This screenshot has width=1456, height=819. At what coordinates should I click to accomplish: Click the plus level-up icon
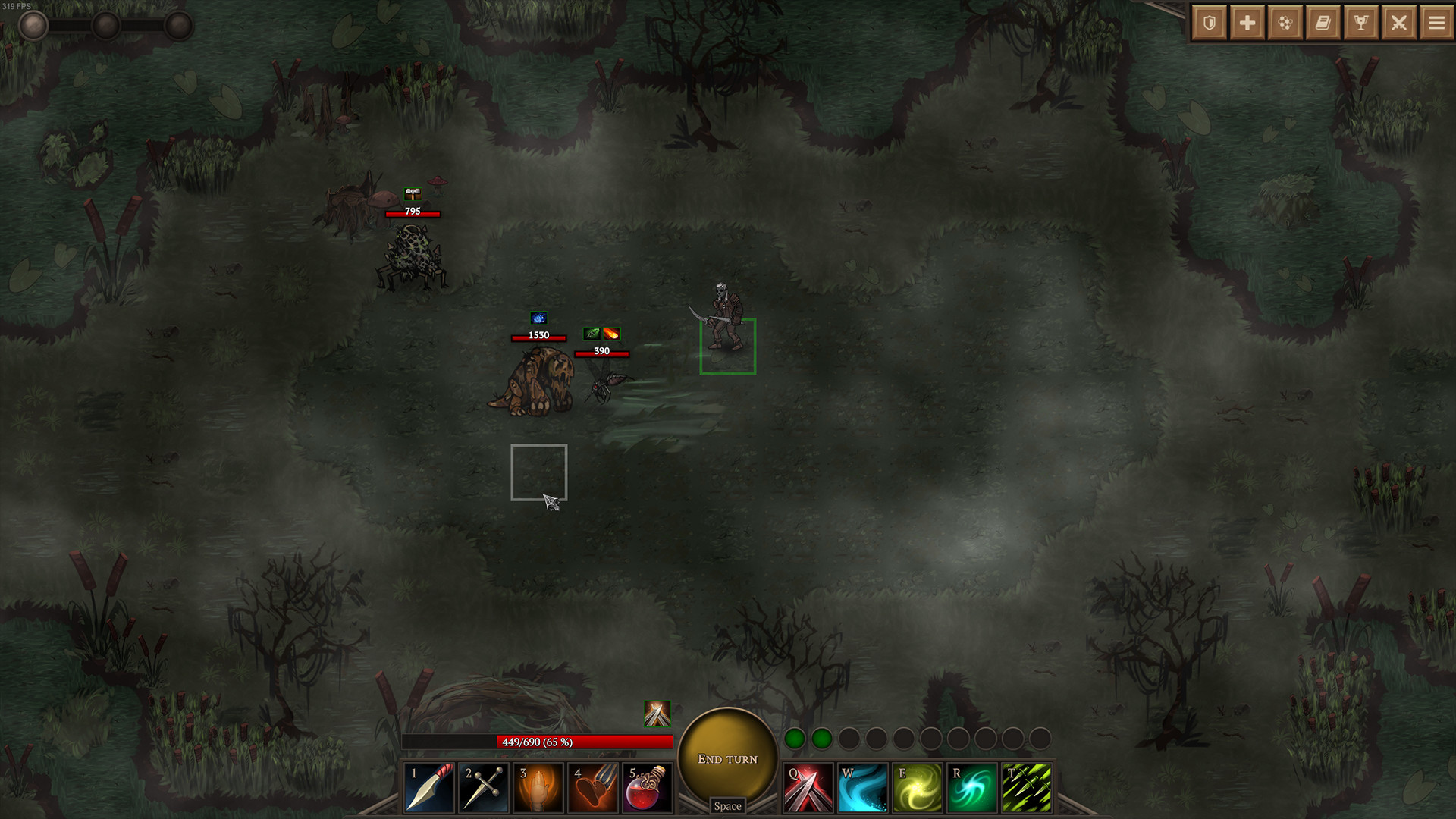1247,22
